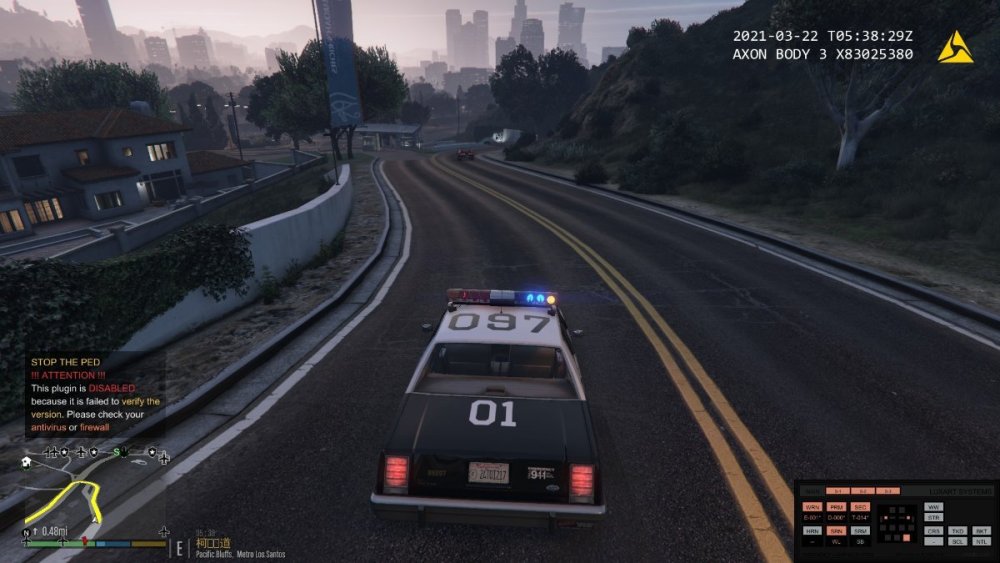Toggle the NTL button on siren panel

pyautogui.click(x=982, y=541)
